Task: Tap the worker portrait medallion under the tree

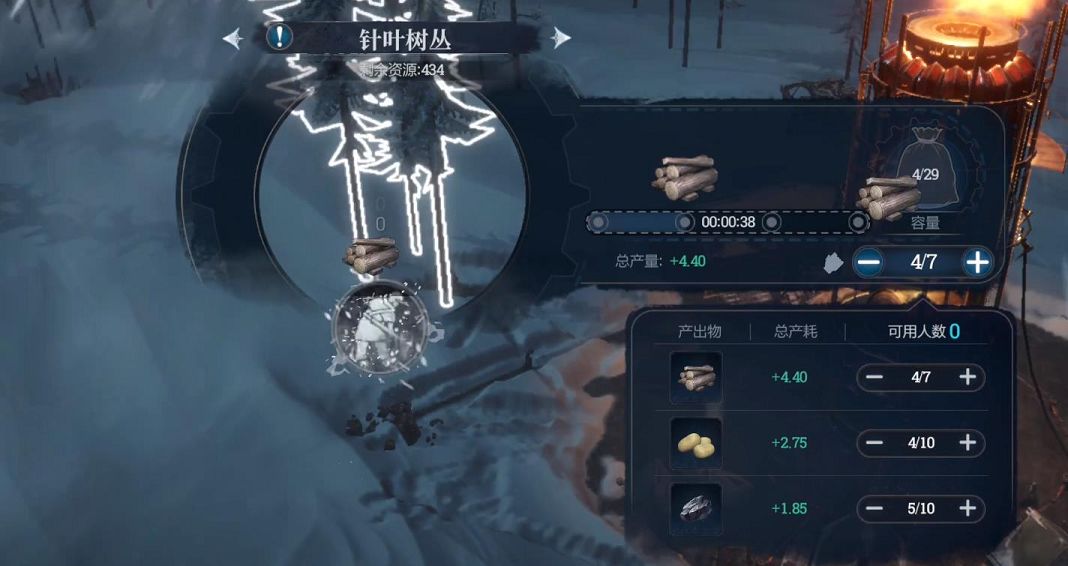Action: click(380, 328)
